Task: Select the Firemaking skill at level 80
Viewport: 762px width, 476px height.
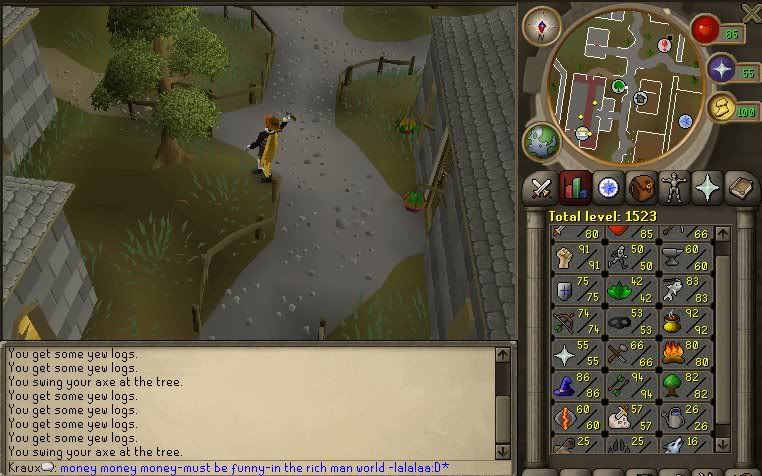Action: (x=686, y=353)
